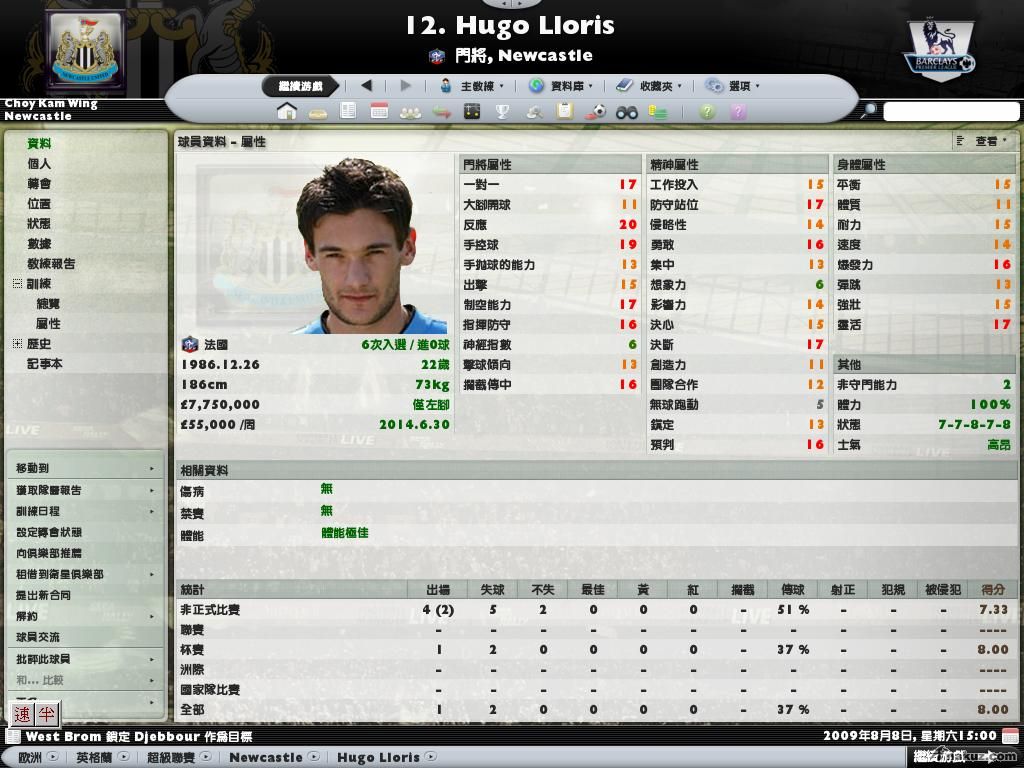This screenshot has height=768, width=1024.
Task: Open the 收藏夾 bookmarks menu
Action: coord(649,86)
